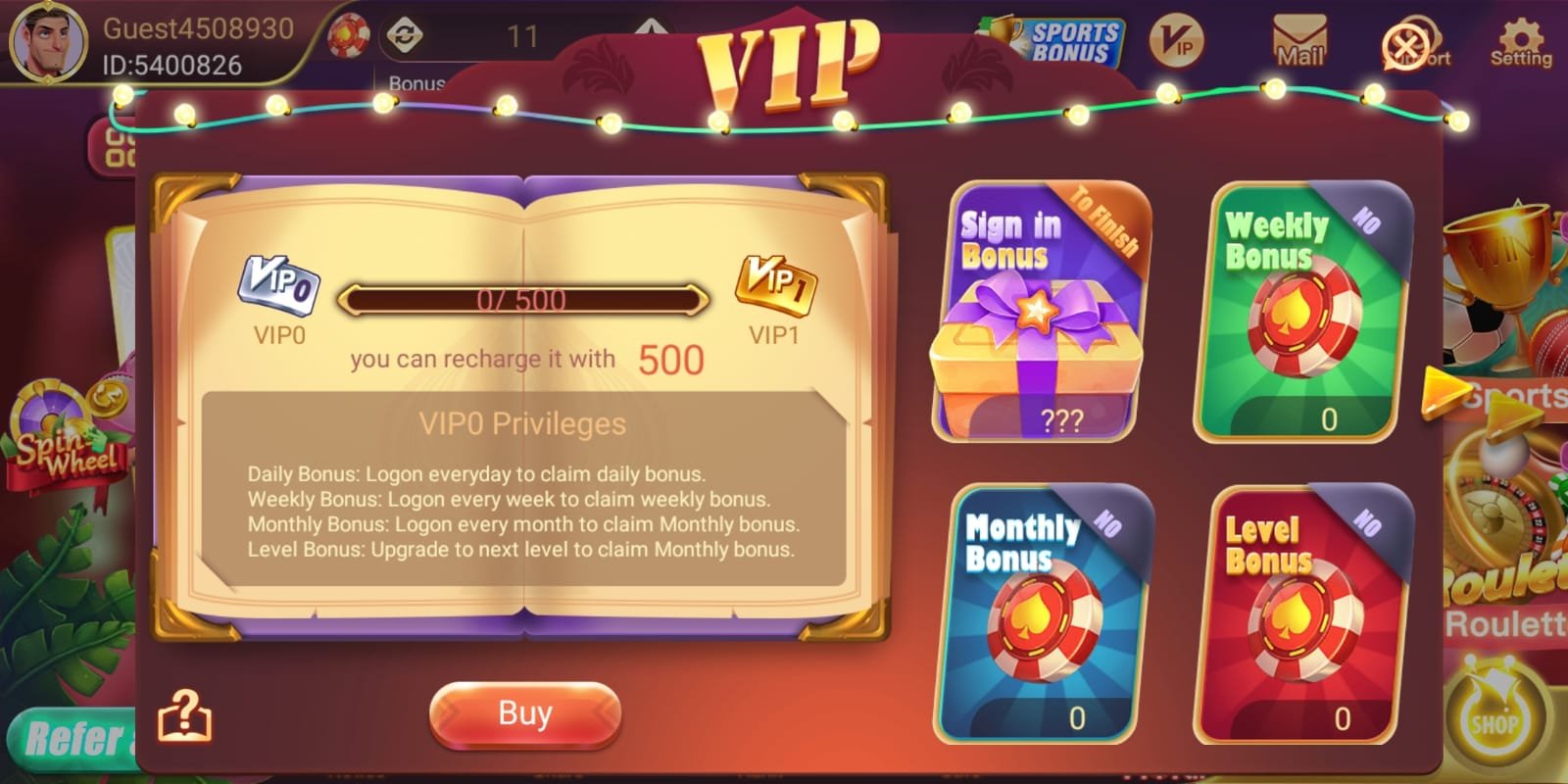Open the VIP help book icon
This screenshot has width=1568, height=784.
click(x=184, y=714)
